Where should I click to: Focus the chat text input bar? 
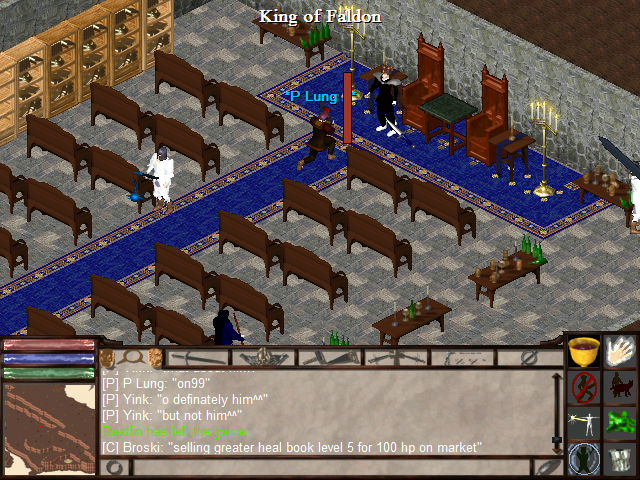[x=330, y=467]
